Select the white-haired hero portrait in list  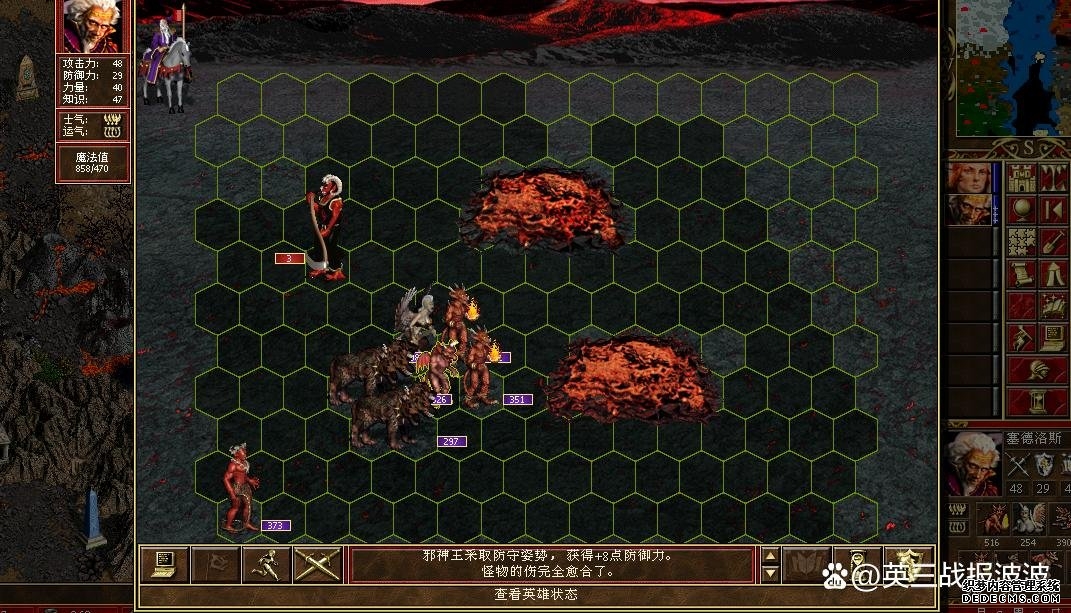(x=970, y=210)
